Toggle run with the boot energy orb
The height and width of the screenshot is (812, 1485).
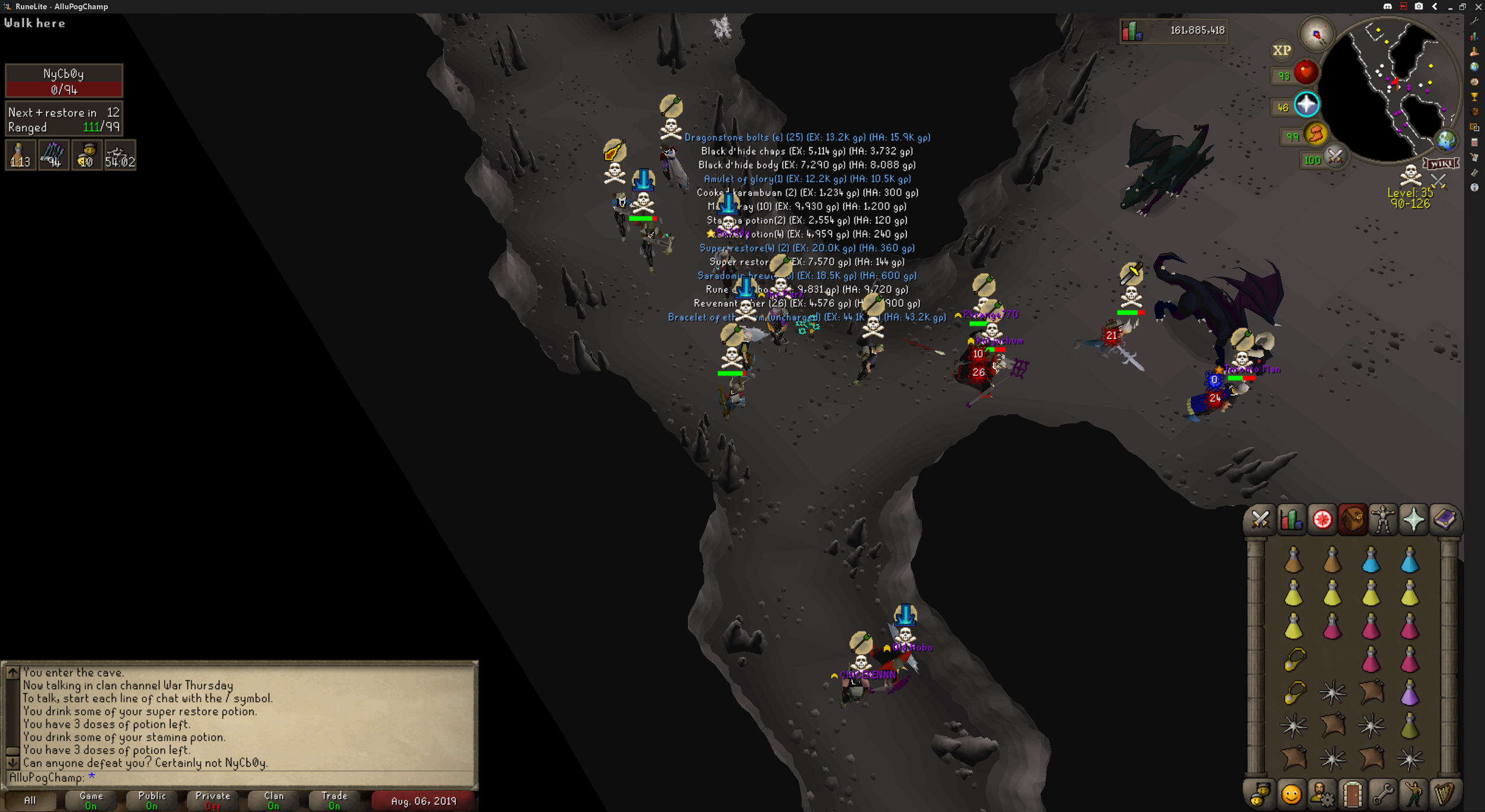pyautogui.click(x=1316, y=135)
